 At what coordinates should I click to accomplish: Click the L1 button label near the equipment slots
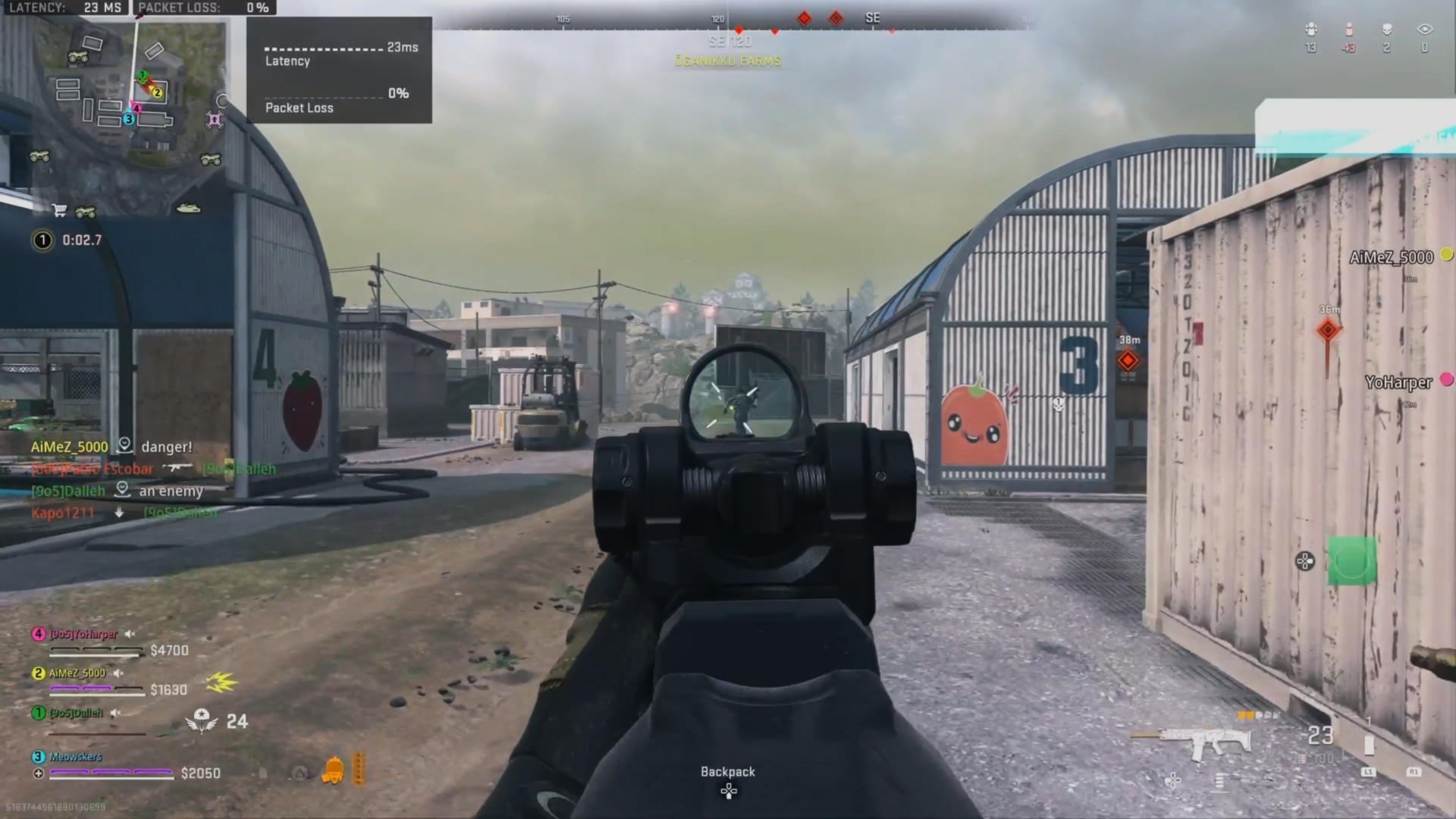pyautogui.click(x=1369, y=772)
